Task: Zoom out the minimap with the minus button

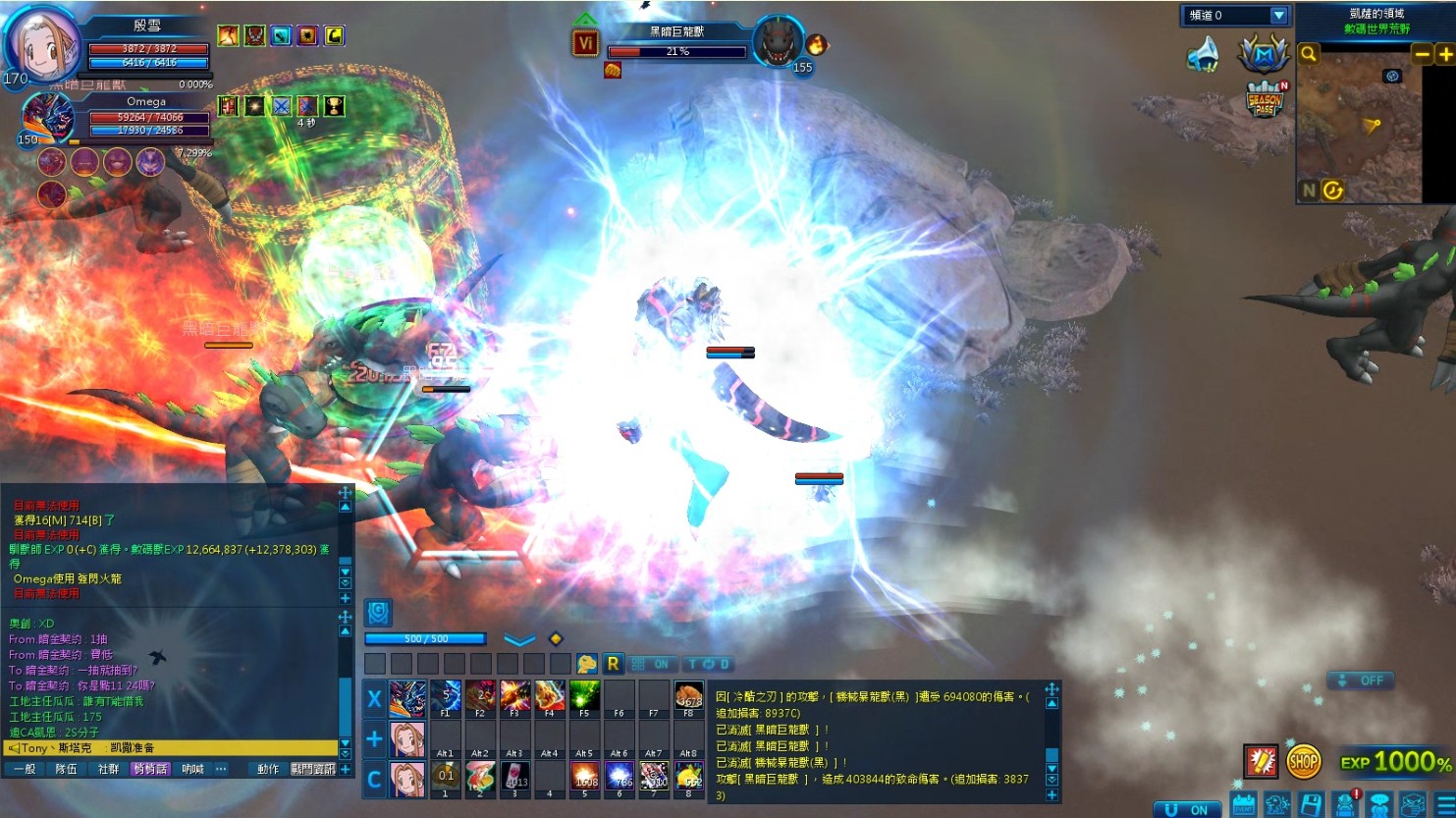Action: coord(1422,55)
